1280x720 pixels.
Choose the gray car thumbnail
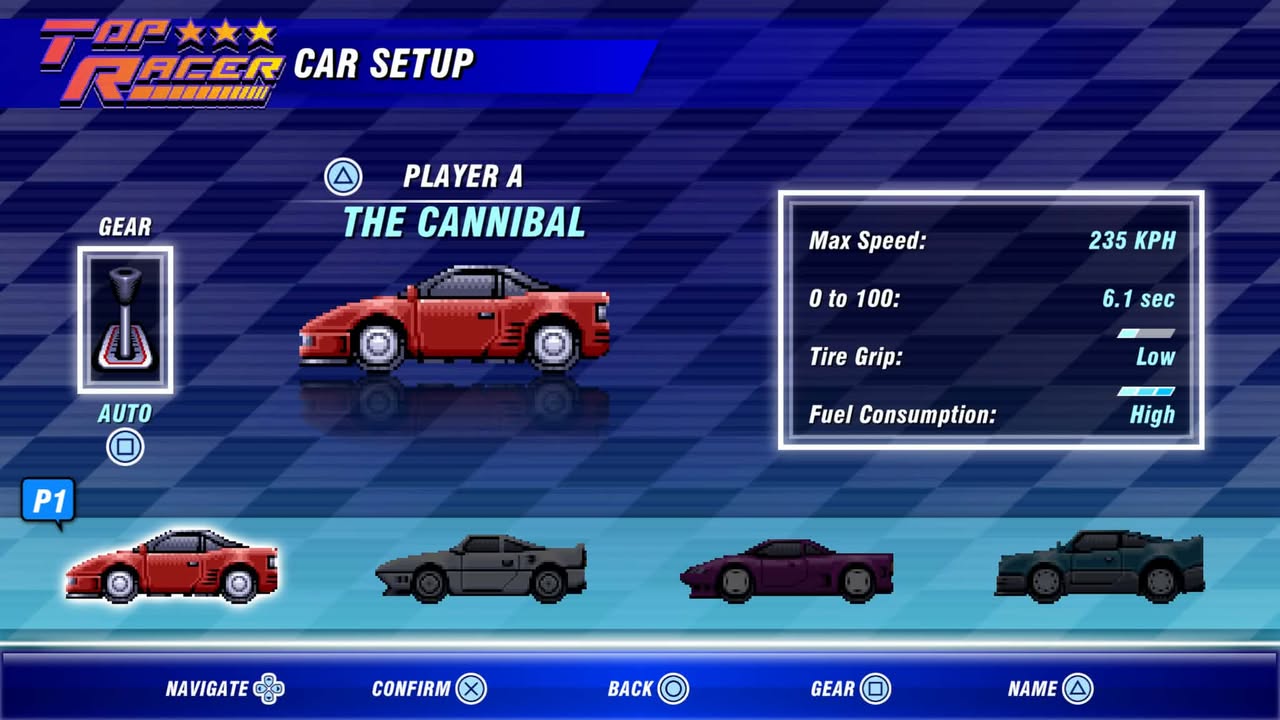[481, 568]
